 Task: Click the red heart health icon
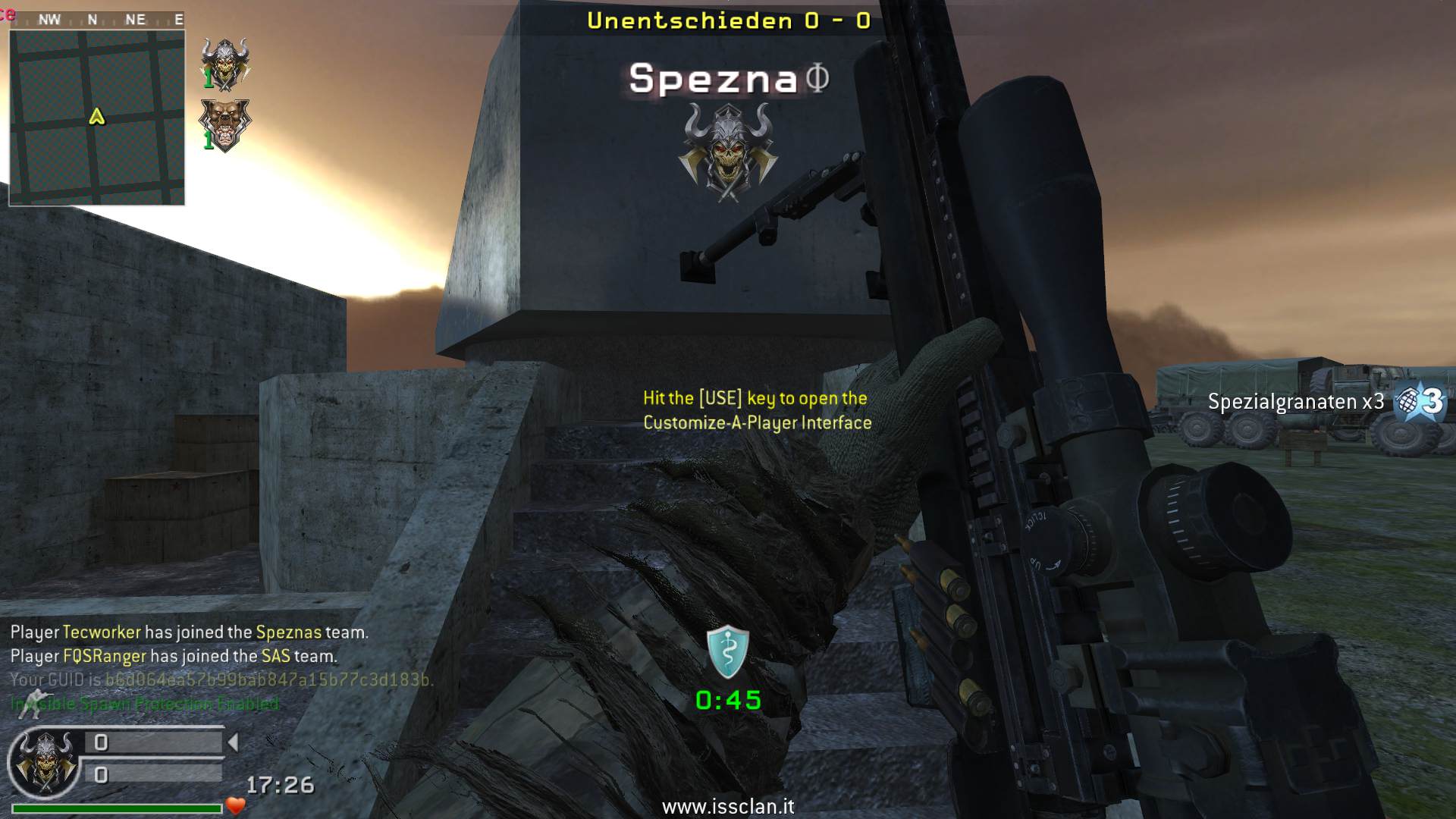point(236,806)
